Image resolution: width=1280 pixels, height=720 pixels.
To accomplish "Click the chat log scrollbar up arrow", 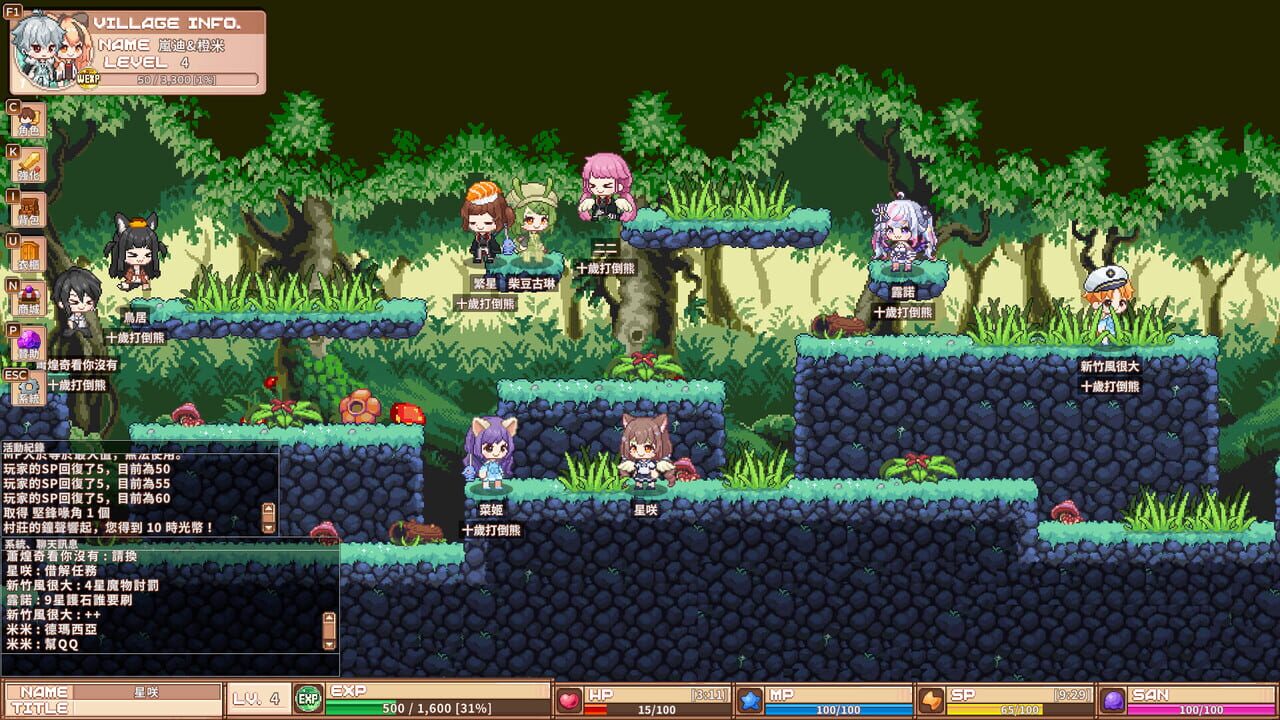I will (328, 617).
